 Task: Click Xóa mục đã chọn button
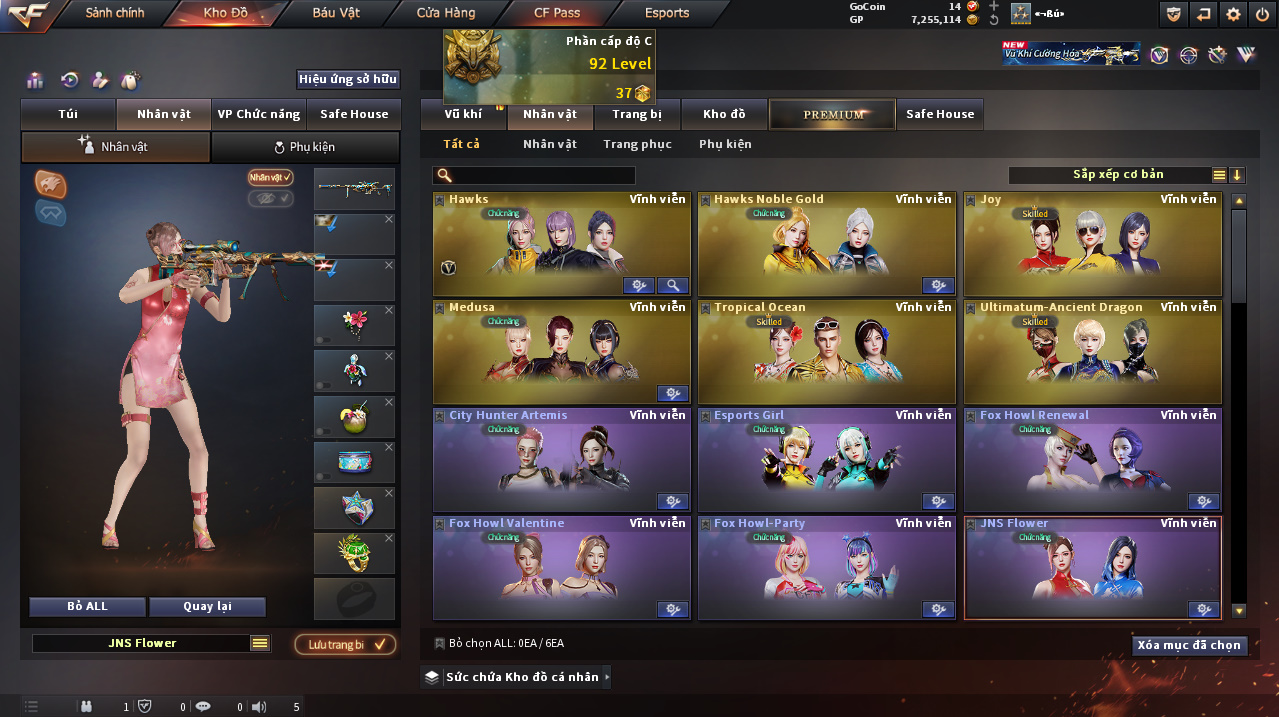(1190, 645)
